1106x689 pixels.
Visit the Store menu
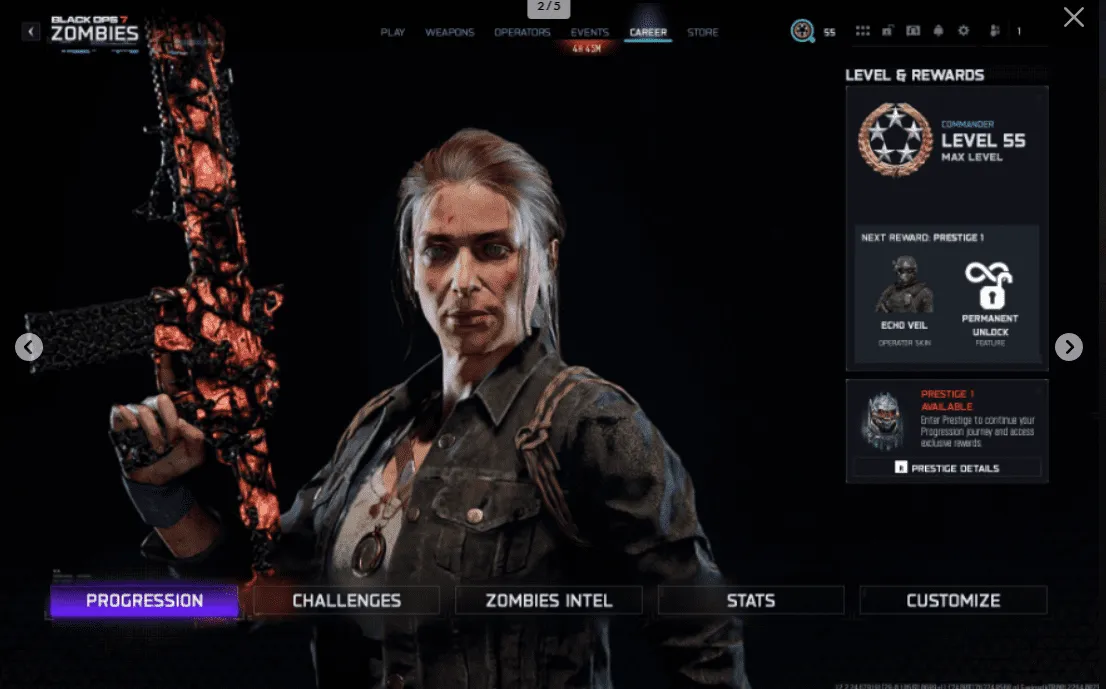(702, 32)
